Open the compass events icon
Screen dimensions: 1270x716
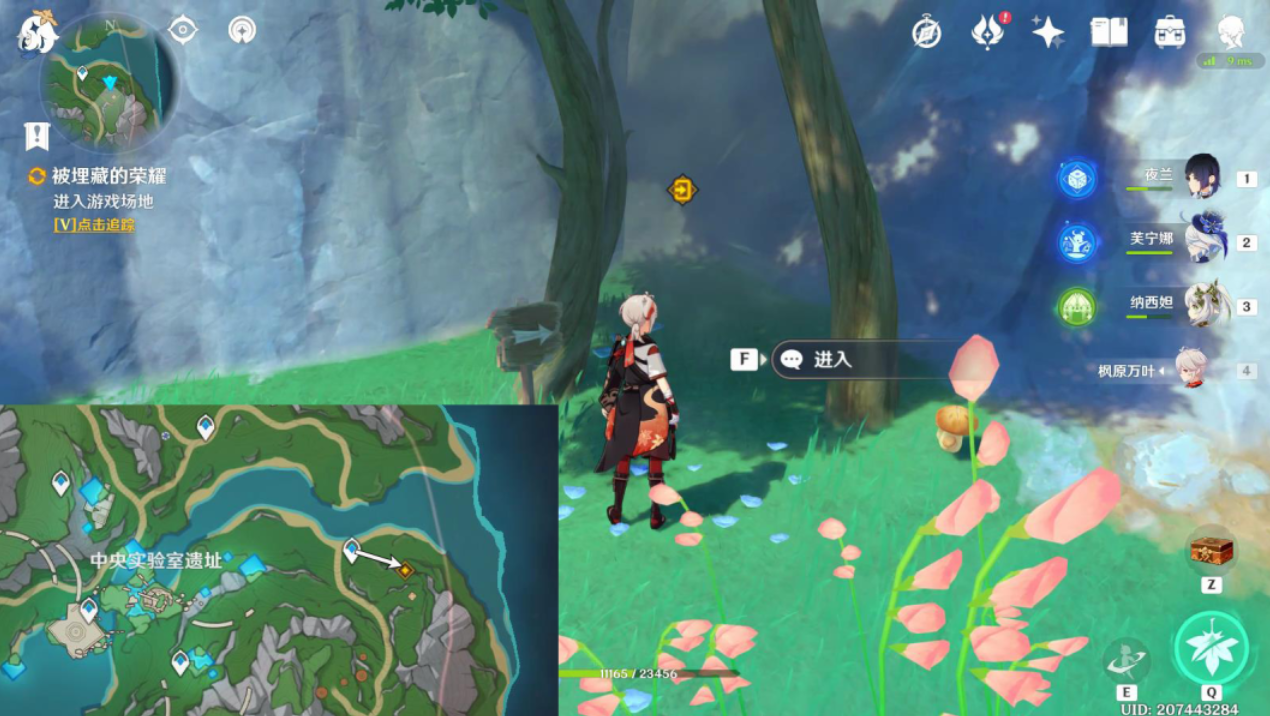927,33
